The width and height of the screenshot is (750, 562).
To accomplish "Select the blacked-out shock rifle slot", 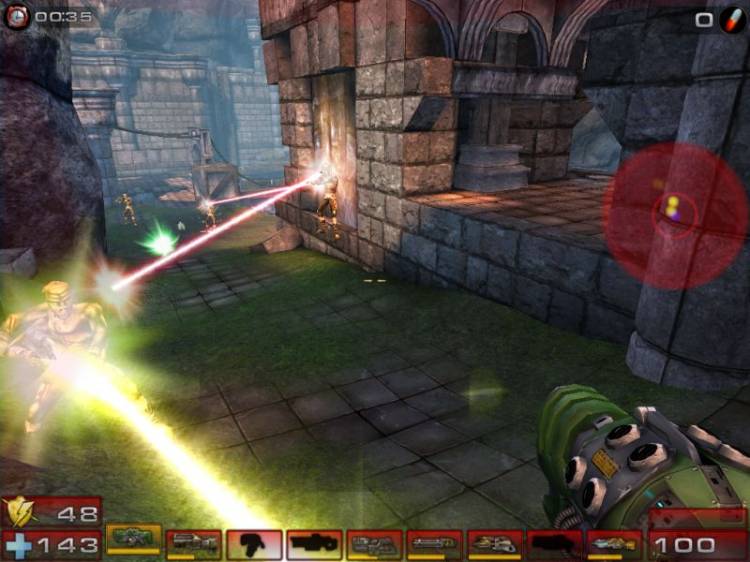I will [314, 544].
